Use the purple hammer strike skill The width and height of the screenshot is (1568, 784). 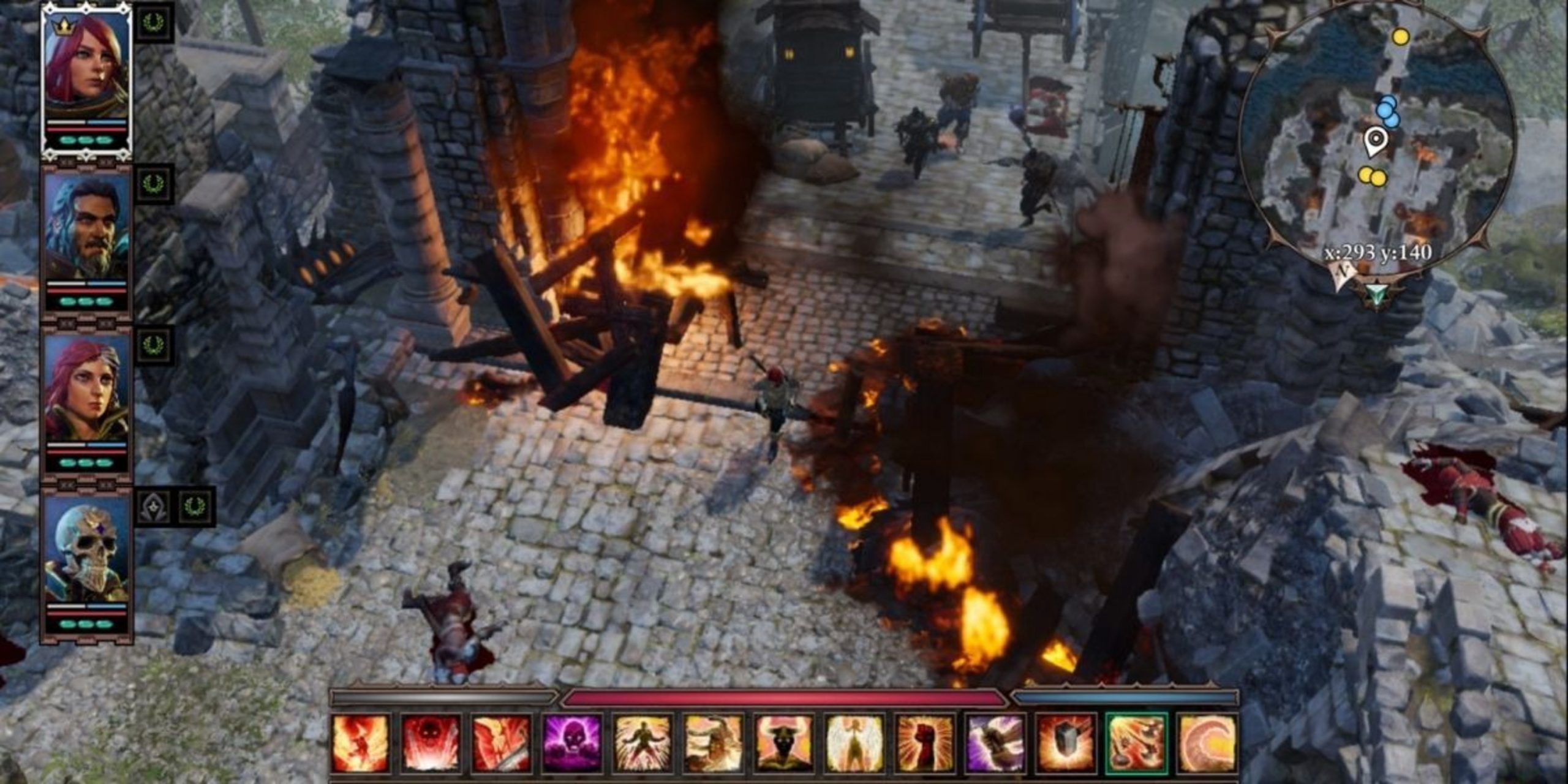tap(996, 743)
